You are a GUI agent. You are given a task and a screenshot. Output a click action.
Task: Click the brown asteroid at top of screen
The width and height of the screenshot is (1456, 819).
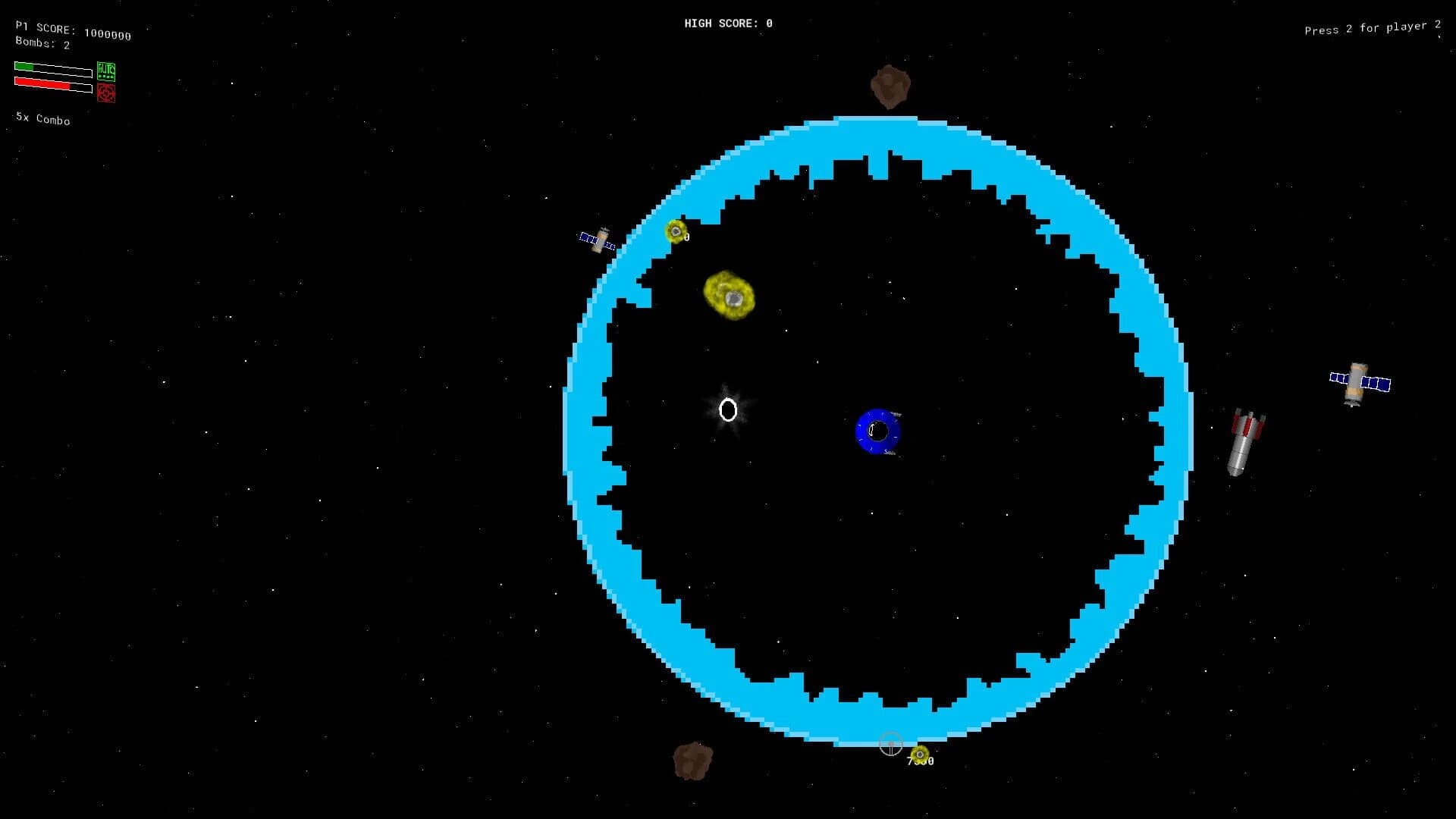click(890, 85)
